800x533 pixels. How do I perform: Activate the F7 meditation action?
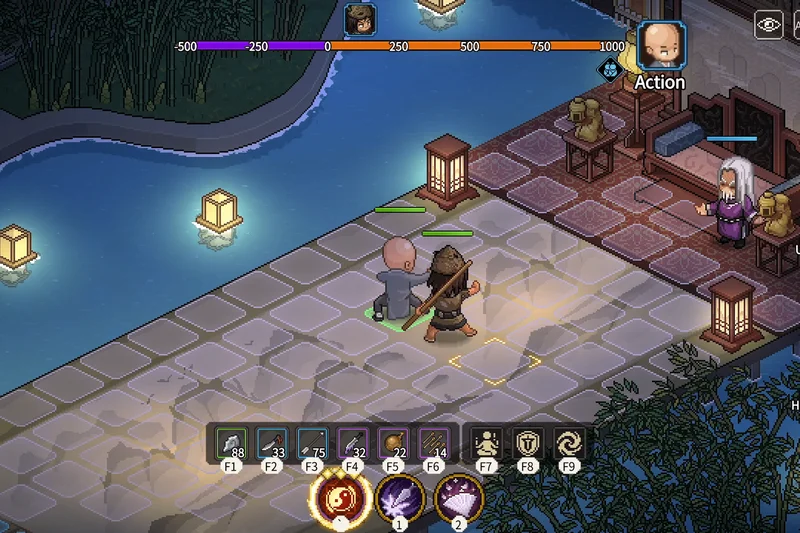coord(487,443)
